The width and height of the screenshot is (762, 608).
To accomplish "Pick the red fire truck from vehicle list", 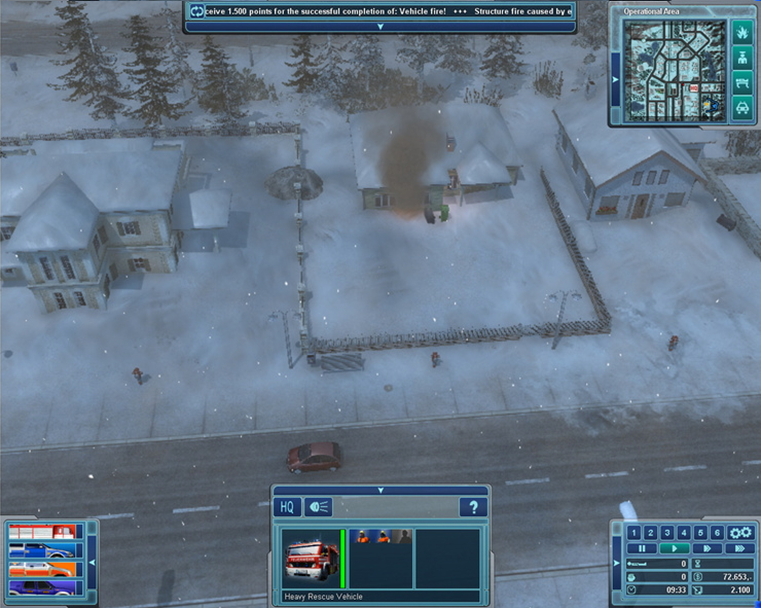I will coord(40,532).
